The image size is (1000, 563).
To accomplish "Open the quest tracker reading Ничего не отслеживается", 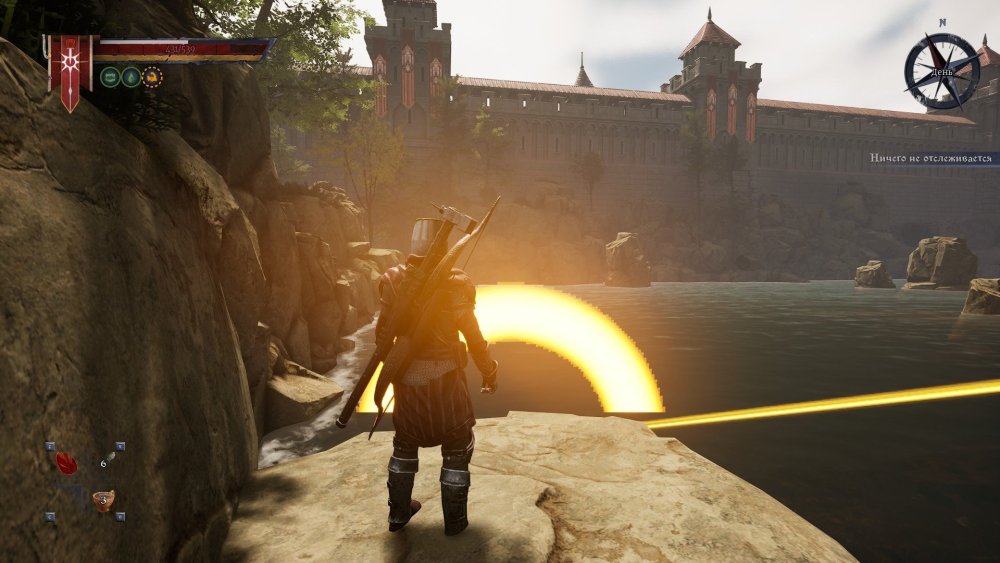I will pyautogui.click(x=932, y=158).
